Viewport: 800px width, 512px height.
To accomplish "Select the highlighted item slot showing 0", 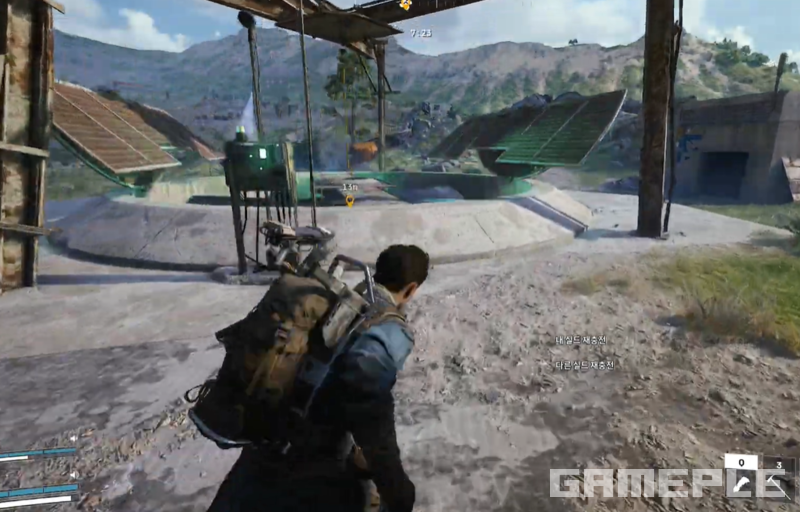I will [x=741, y=474].
